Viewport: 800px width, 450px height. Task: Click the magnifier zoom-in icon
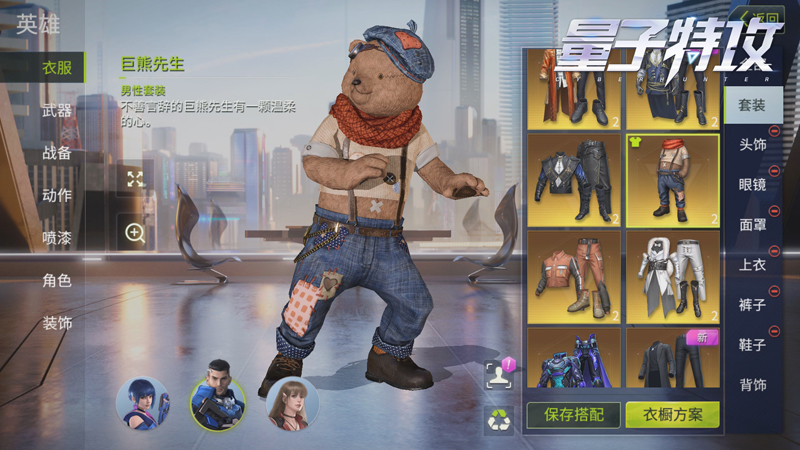click(x=135, y=233)
